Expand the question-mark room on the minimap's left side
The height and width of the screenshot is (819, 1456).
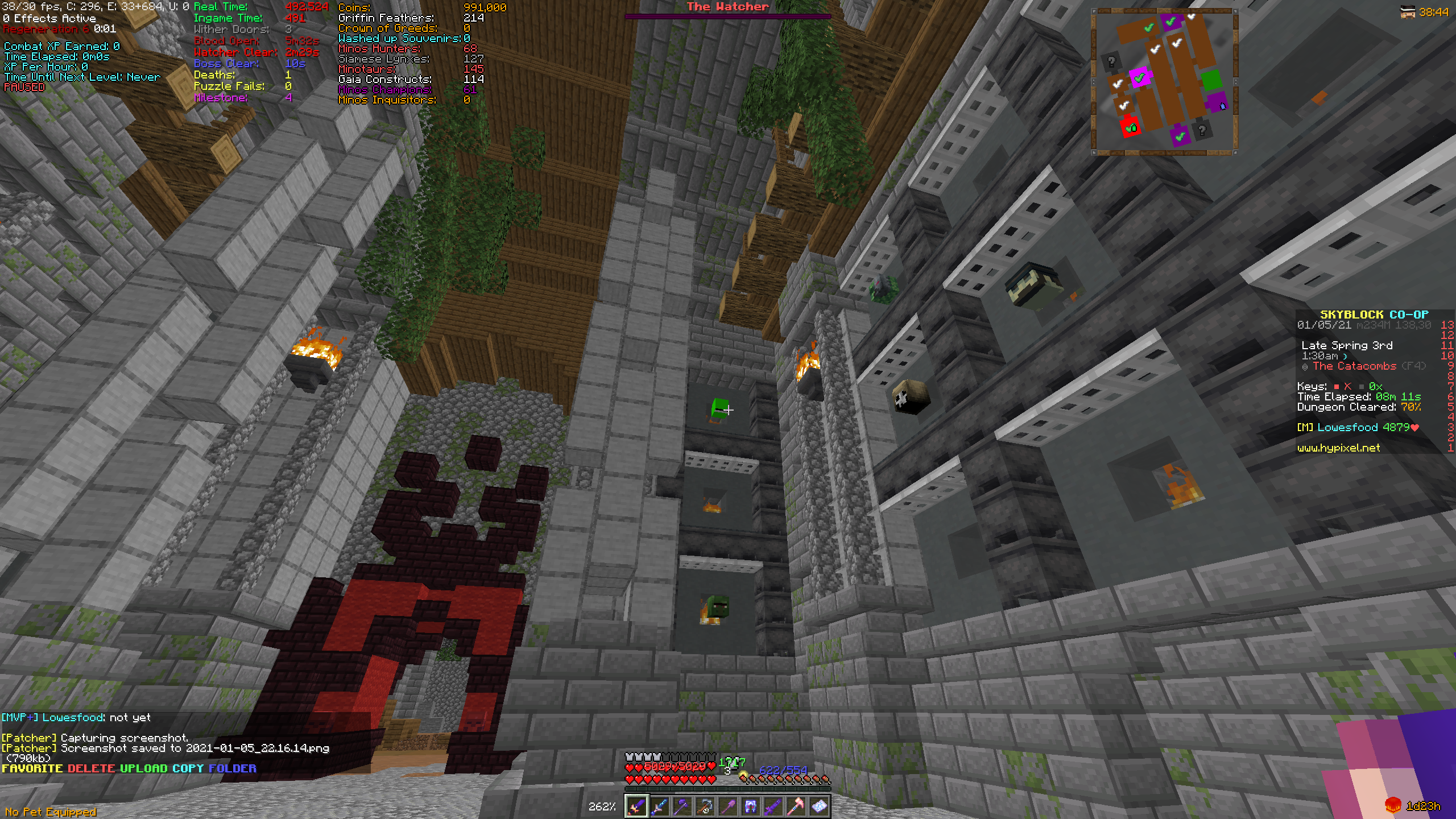1112,61
